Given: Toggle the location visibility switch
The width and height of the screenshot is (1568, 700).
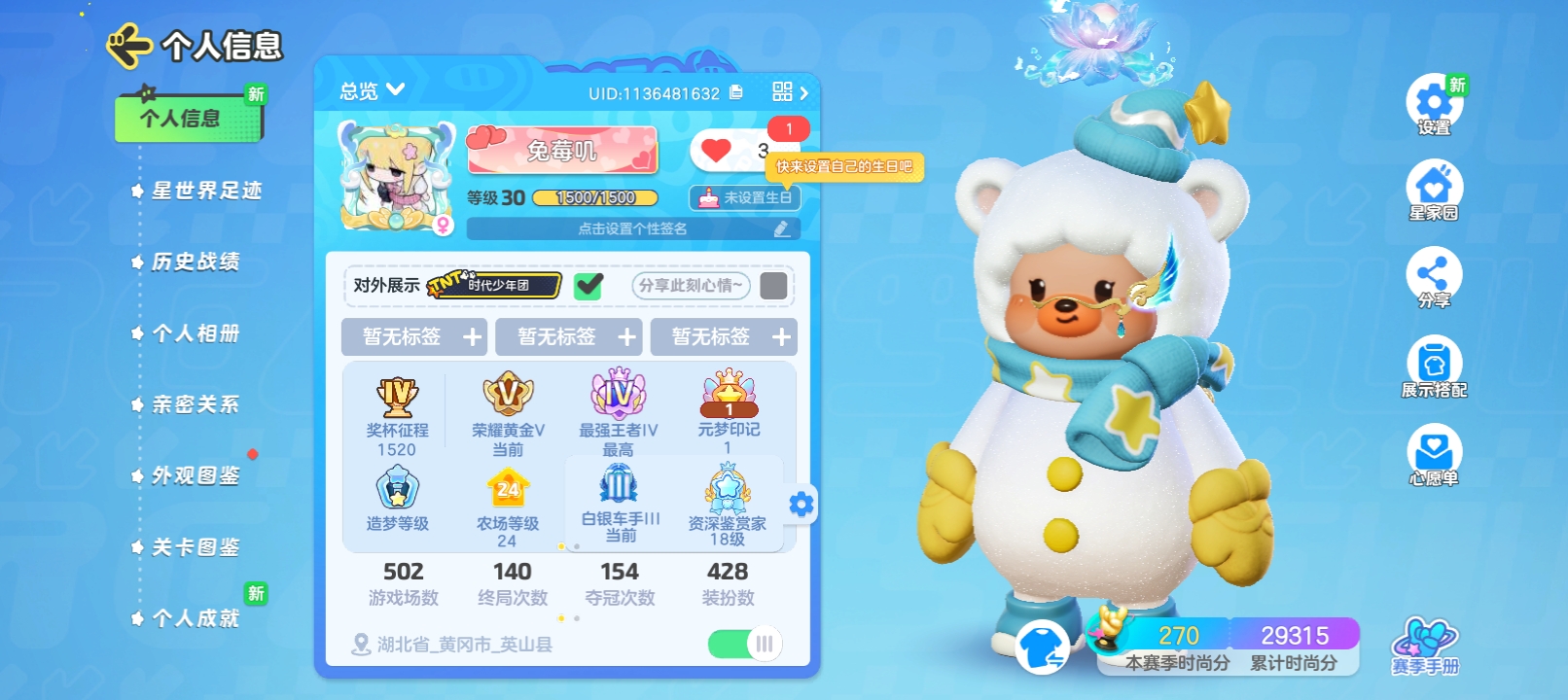Looking at the screenshot, I should click(741, 644).
